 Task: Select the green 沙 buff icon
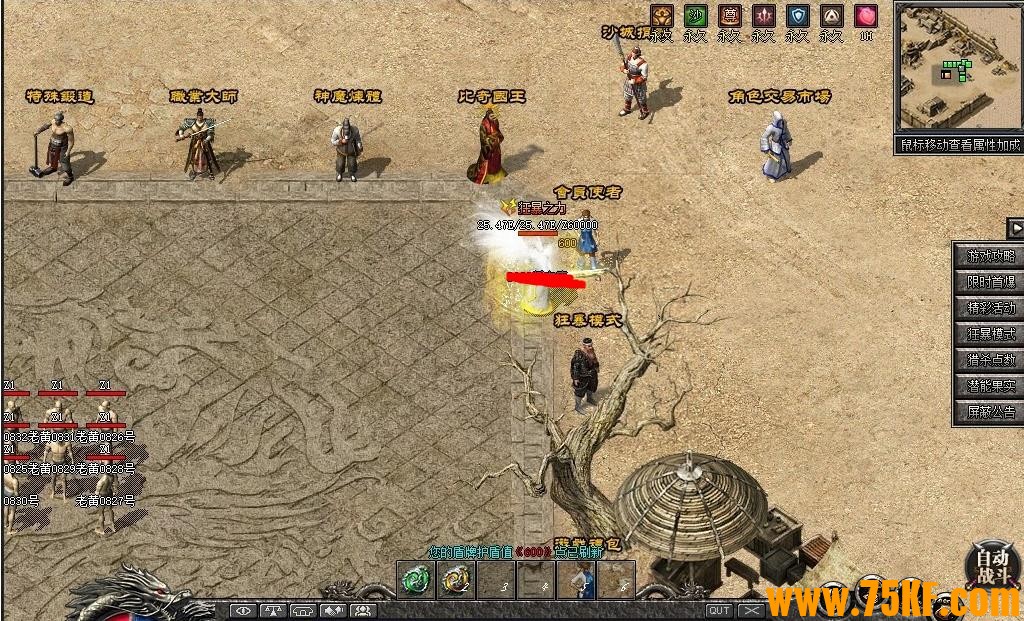[x=695, y=16]
